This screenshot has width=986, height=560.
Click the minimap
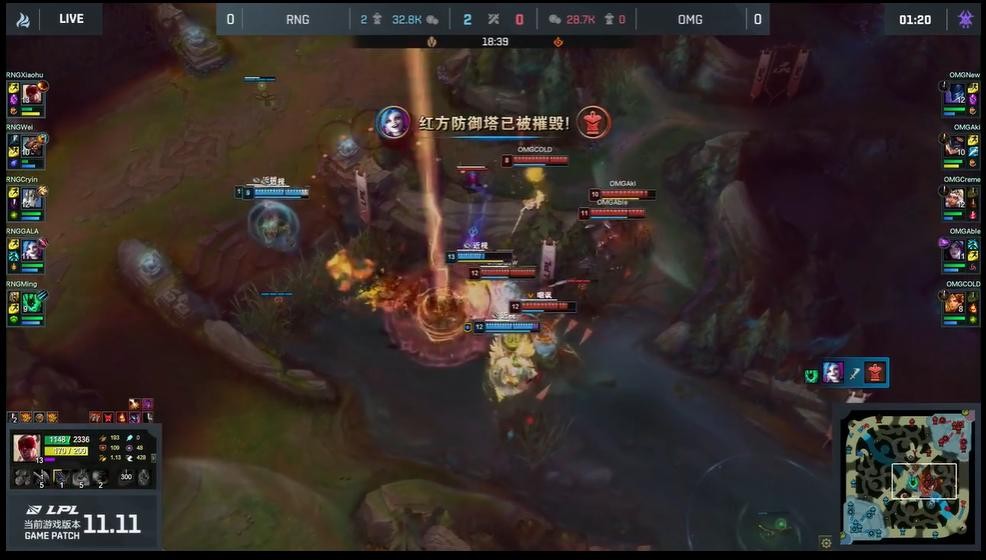point(906,477)
